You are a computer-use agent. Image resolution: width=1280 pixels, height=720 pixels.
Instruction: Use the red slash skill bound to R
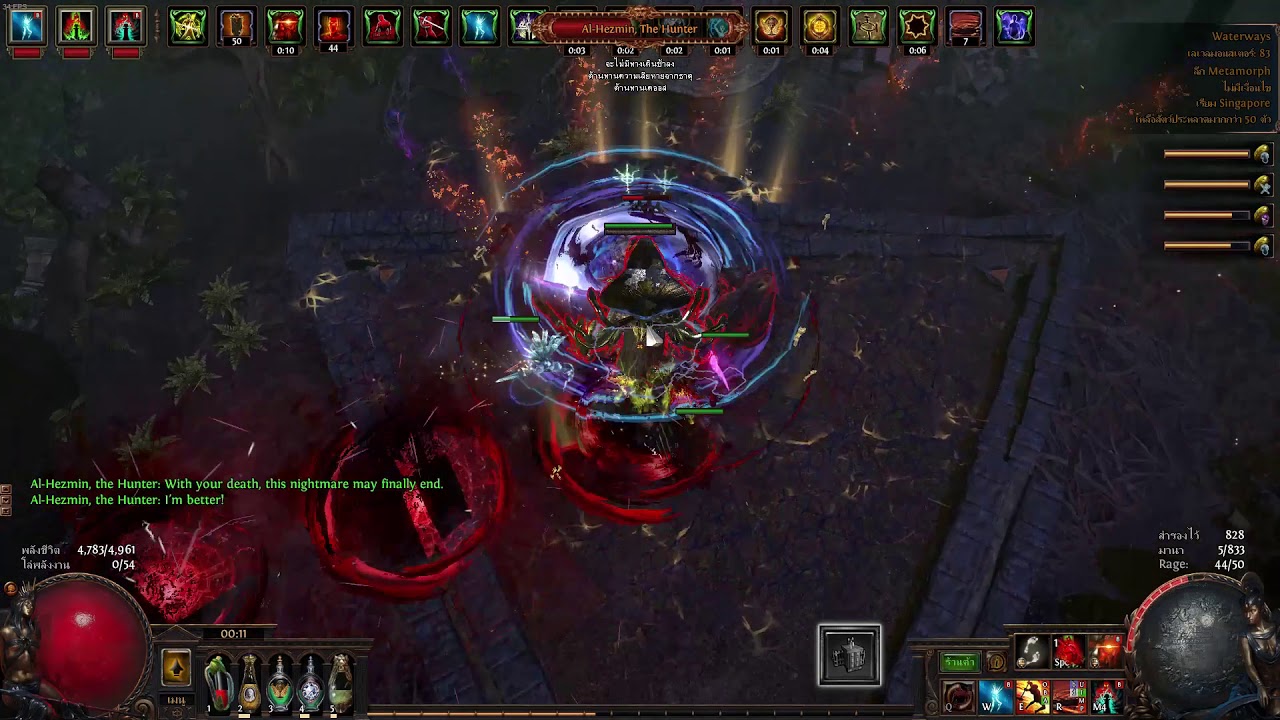[x=1069, y=696]
